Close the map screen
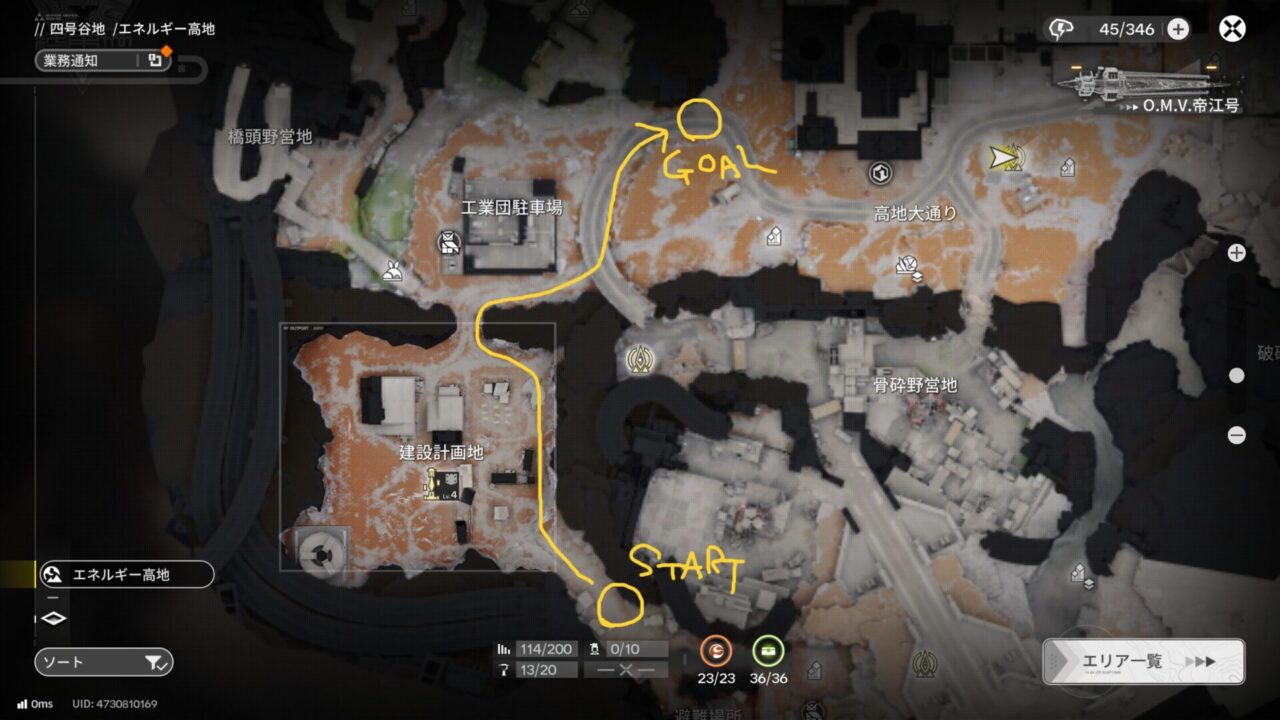1280x720 pixels. [x=1232, y=29]
